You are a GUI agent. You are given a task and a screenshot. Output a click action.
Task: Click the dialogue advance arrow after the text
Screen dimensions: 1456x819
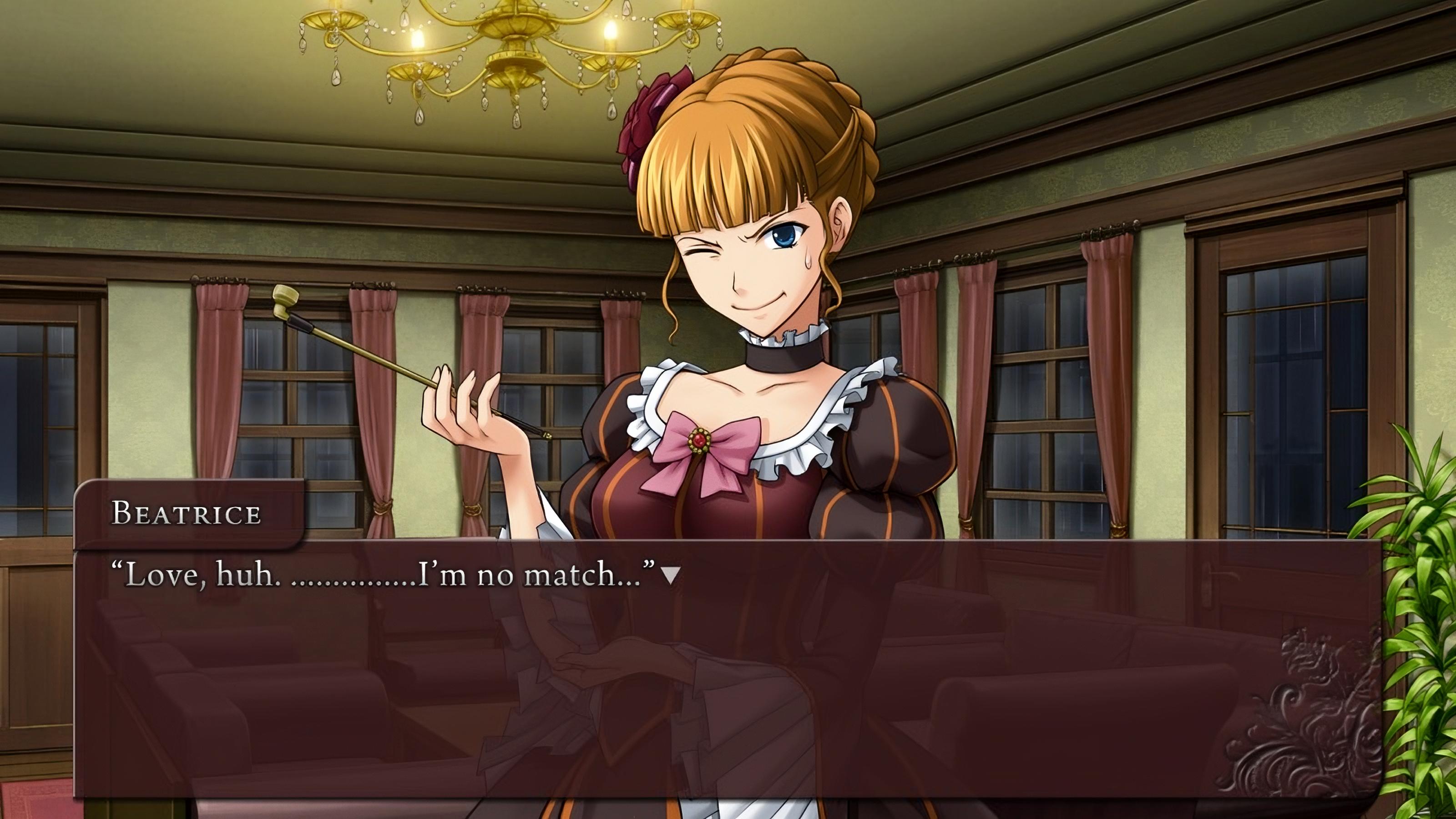pyautogui.click(x=670, y=576)
